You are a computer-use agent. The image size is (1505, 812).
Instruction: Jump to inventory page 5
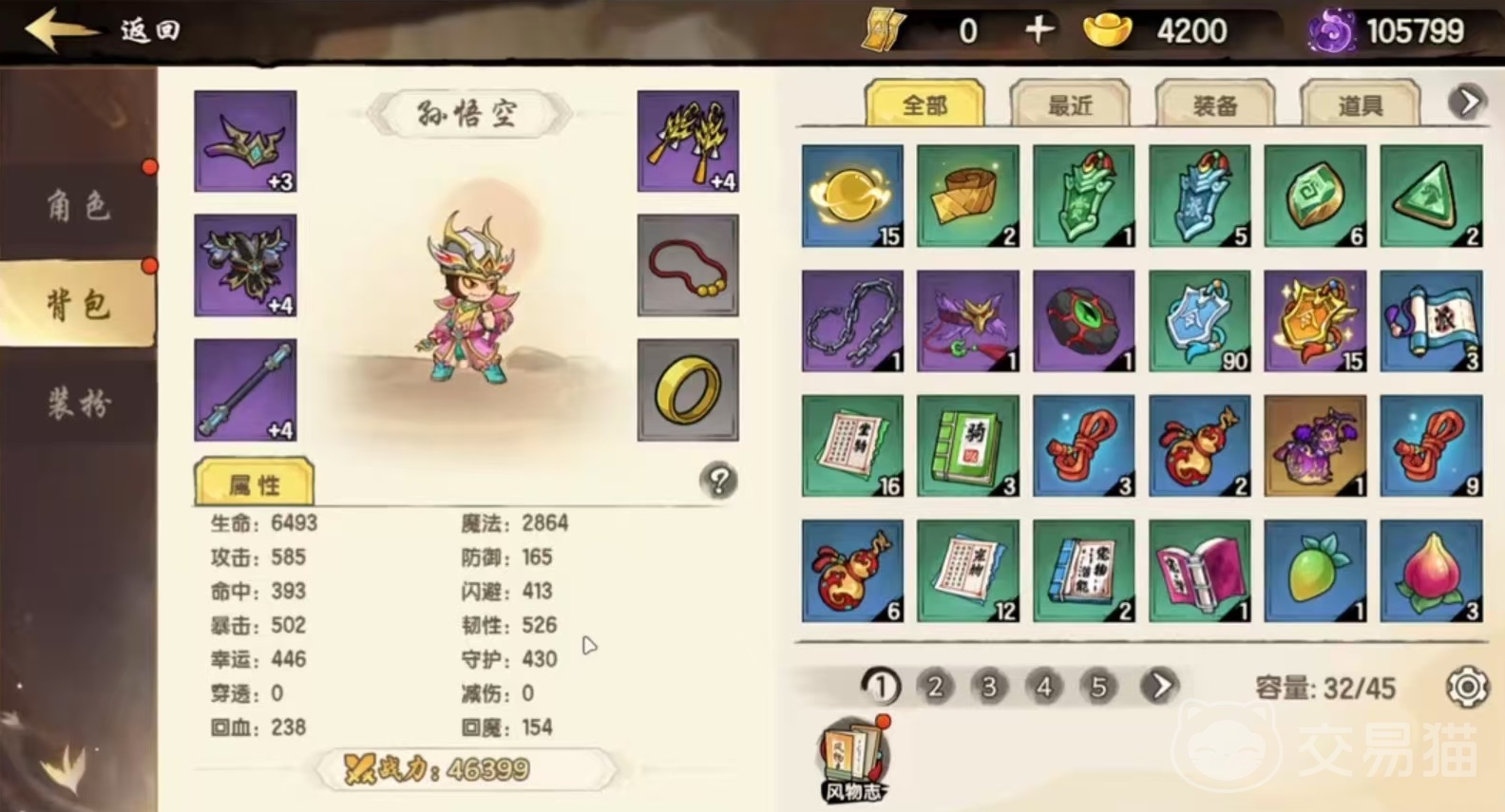(1098, 686)
